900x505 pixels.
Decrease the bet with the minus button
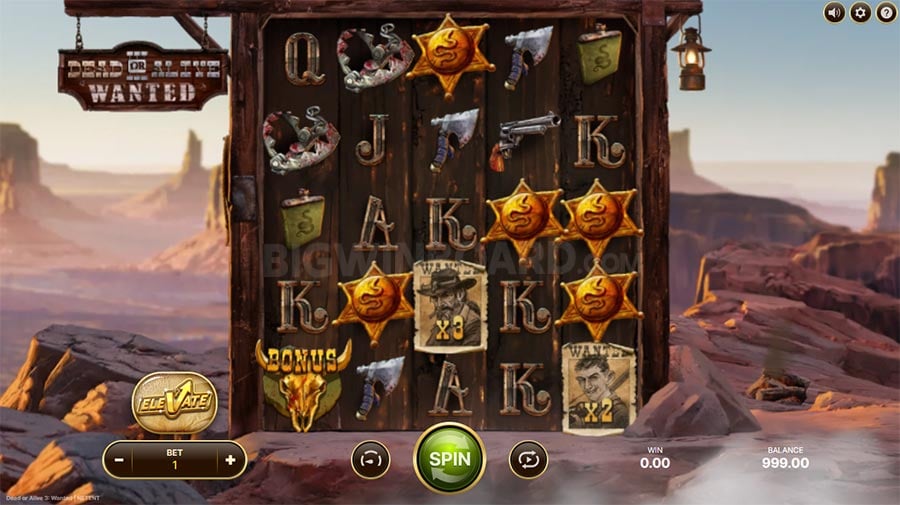(120, 460)
